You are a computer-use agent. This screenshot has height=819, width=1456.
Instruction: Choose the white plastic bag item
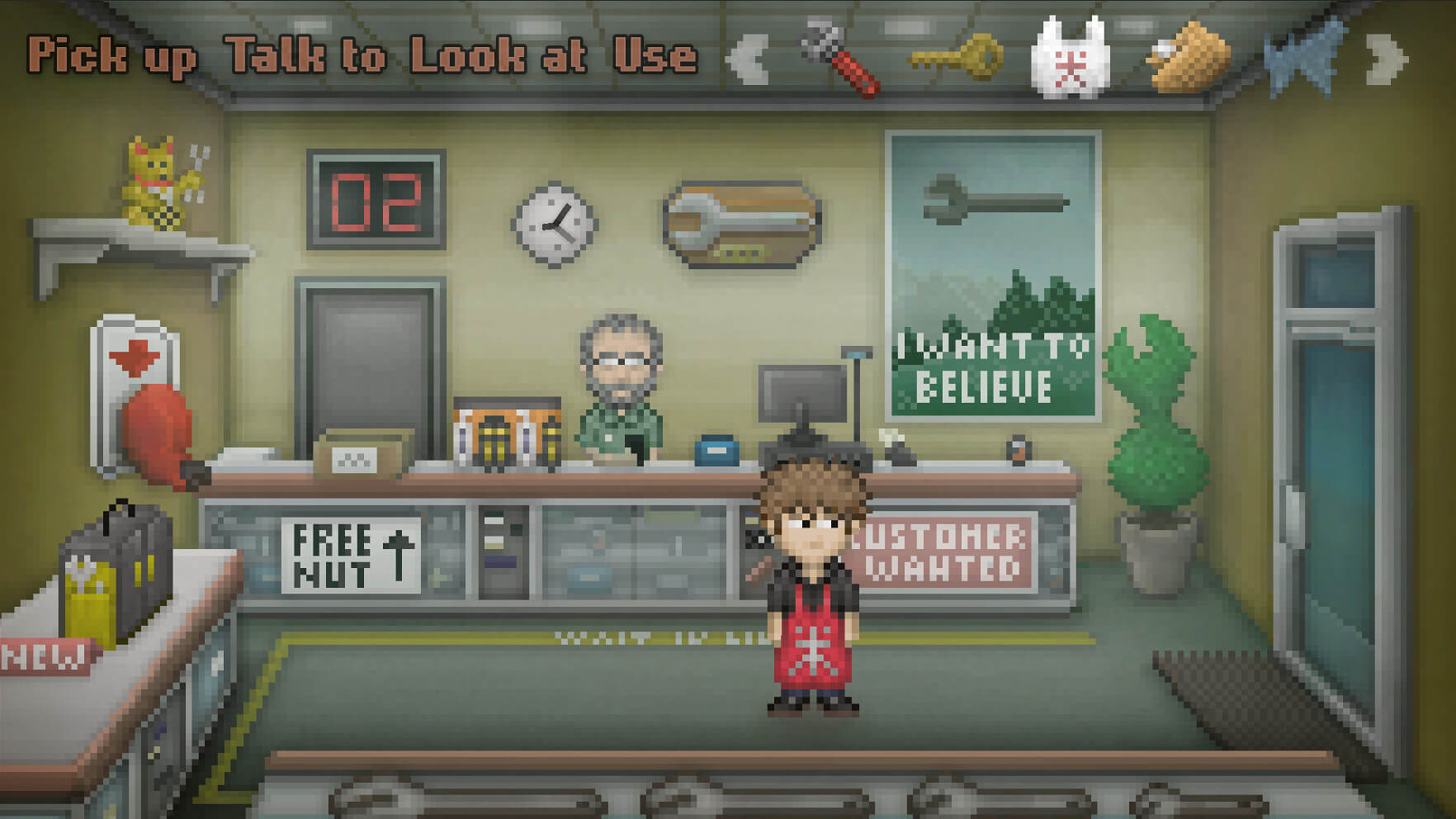[1070, 59]
